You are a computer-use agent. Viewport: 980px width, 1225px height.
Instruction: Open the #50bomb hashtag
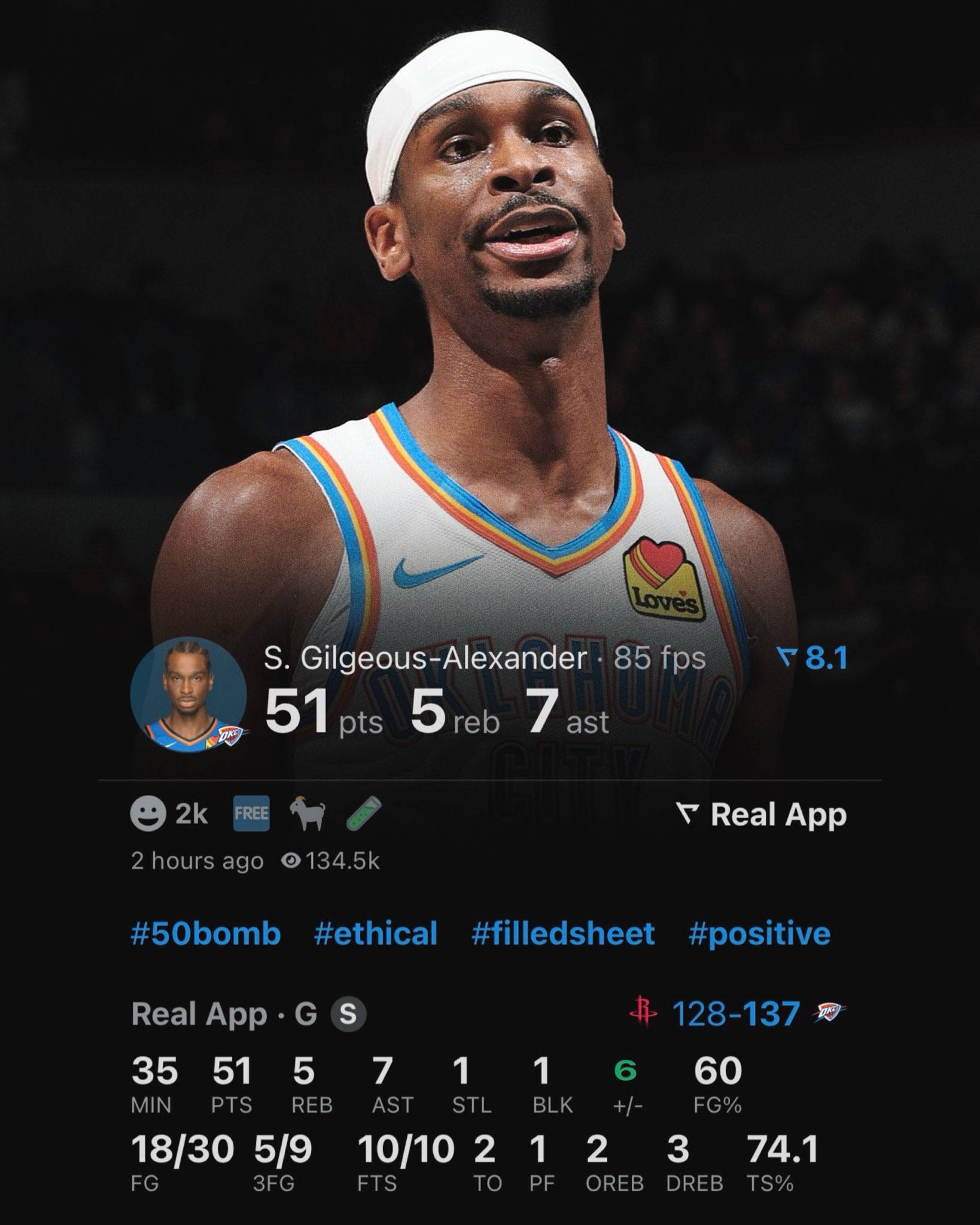[205, 934]
